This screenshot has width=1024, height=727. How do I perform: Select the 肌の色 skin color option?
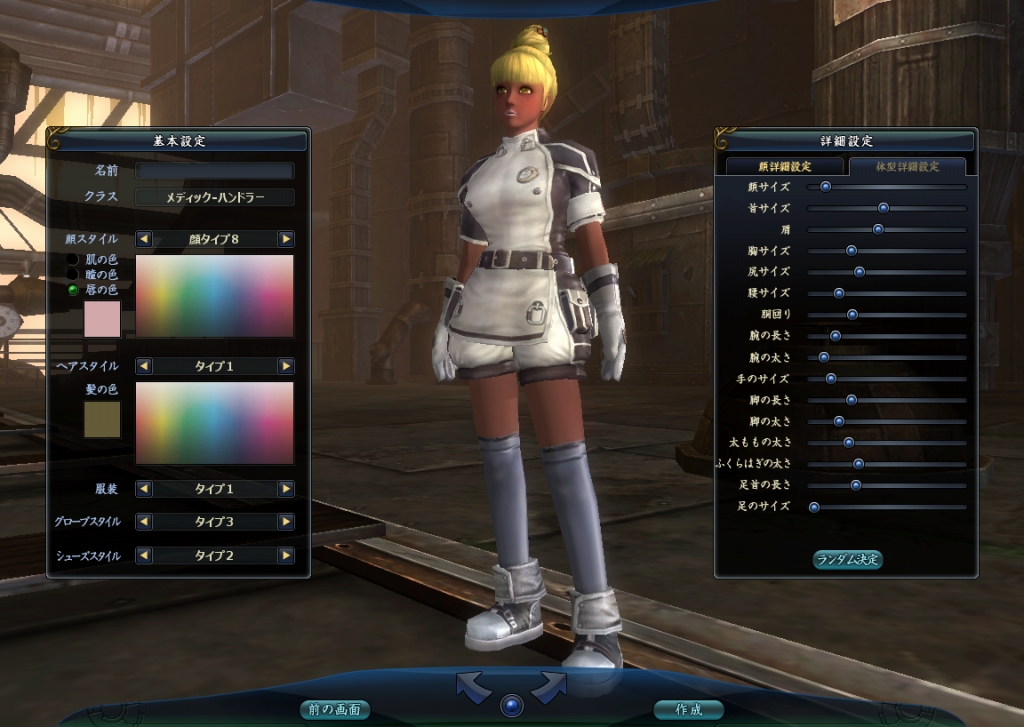point(73,260)
